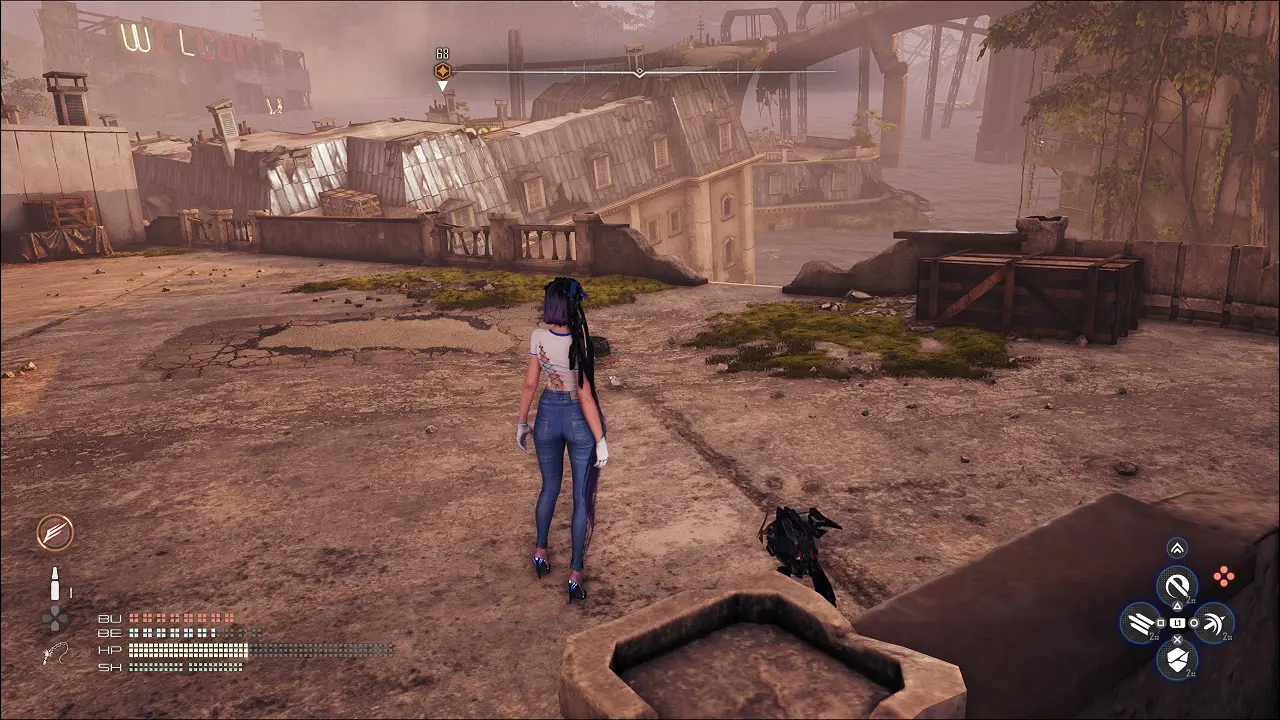Screen dimensions: 1280x720
Task: Select the orange objective marker on the compass
Action: 442,71
